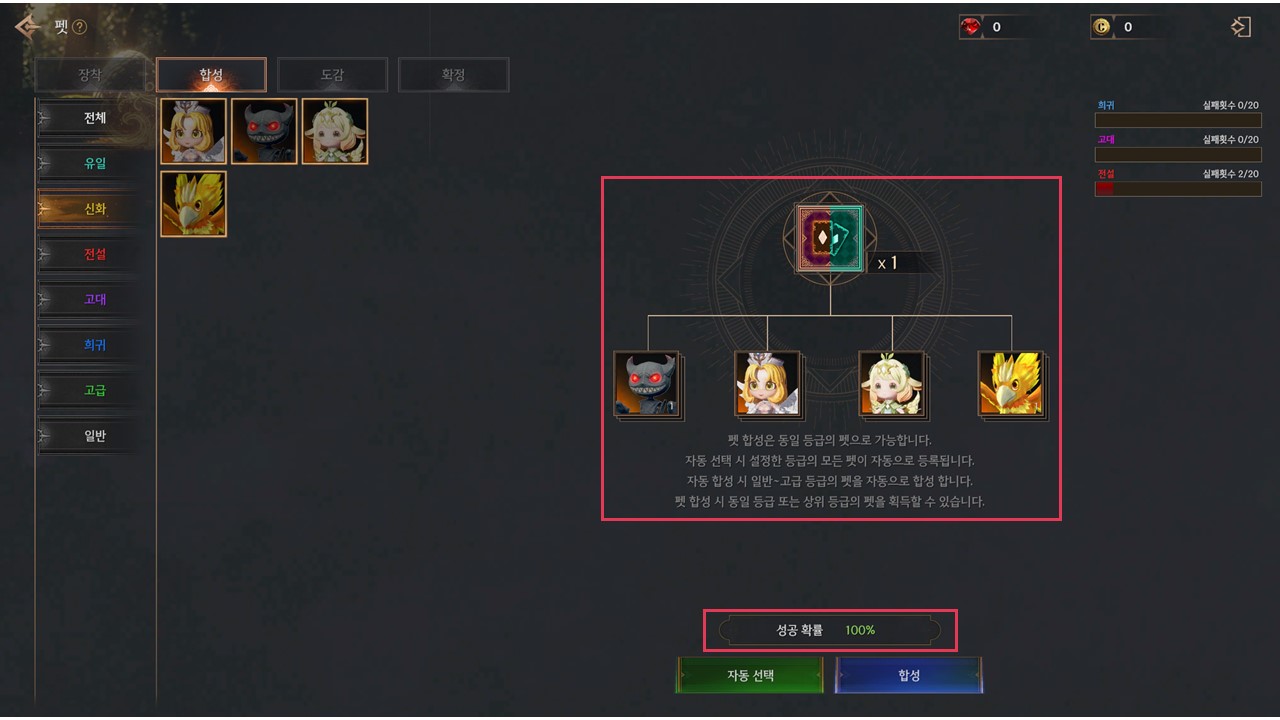Filter pets by 고급 grade
The height and width of the screenshot is (720, 1280).
[94, 390]
